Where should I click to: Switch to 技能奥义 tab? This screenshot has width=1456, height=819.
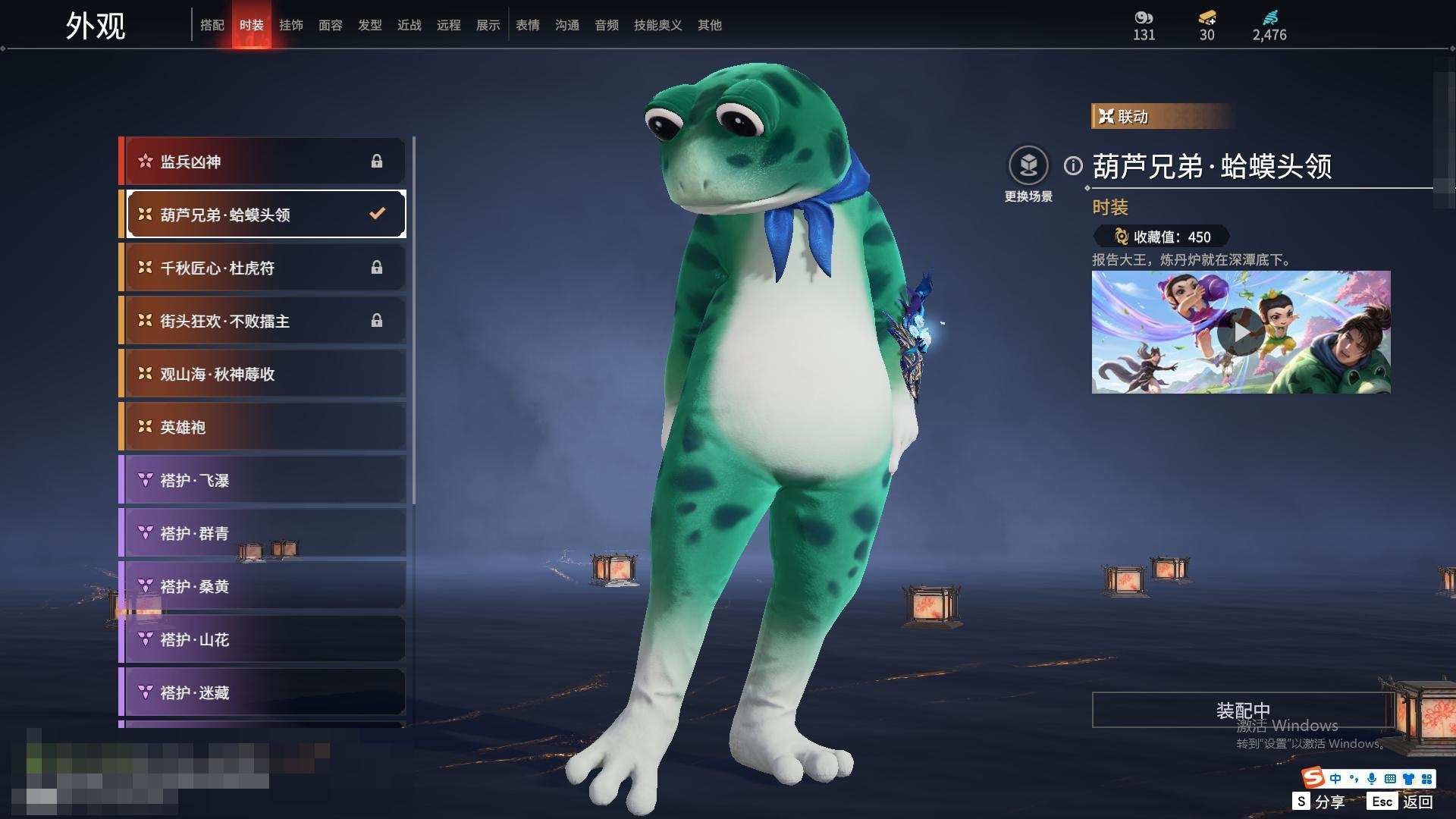[657, 25]
